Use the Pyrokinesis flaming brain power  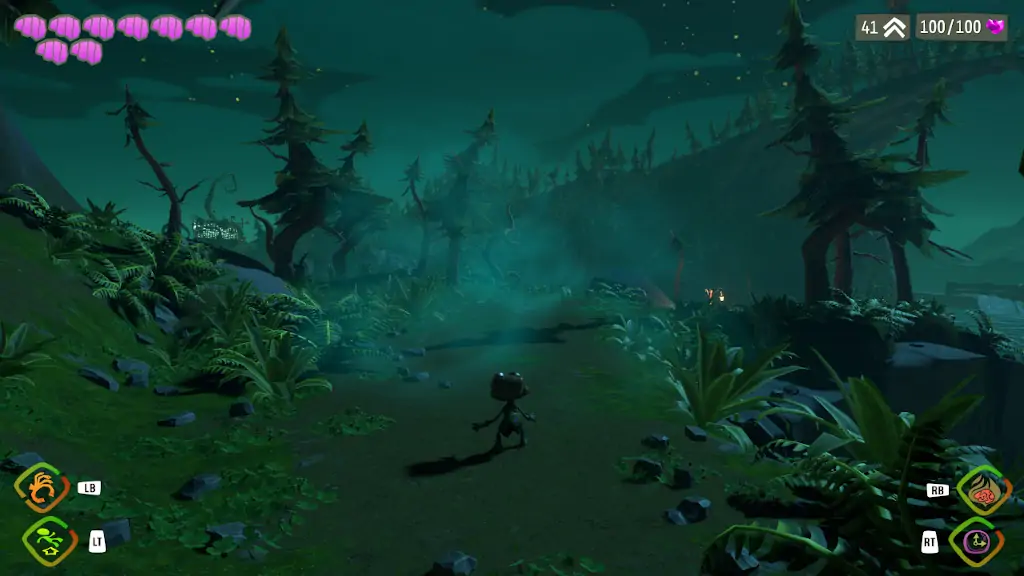(981, 490)
